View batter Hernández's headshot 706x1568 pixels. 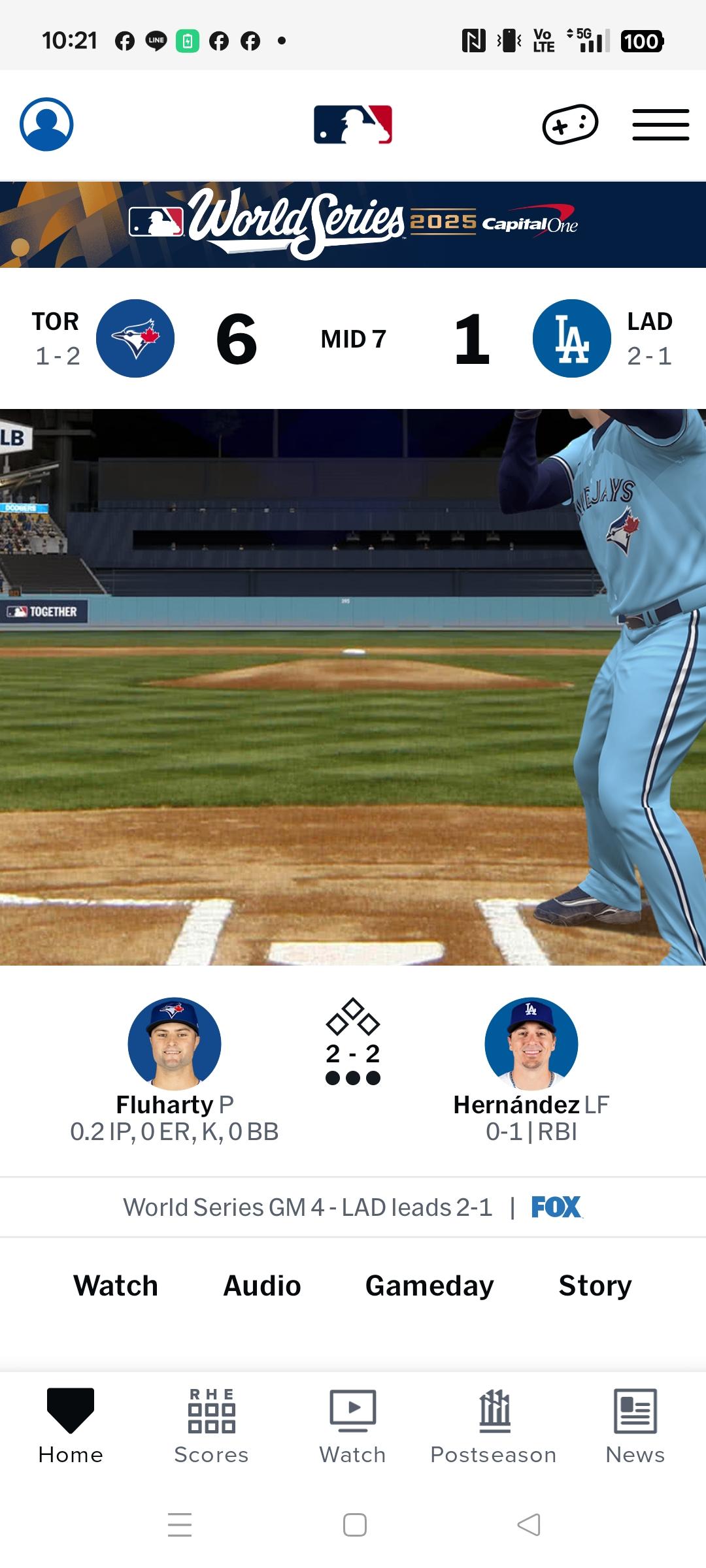pos(531,1043)
